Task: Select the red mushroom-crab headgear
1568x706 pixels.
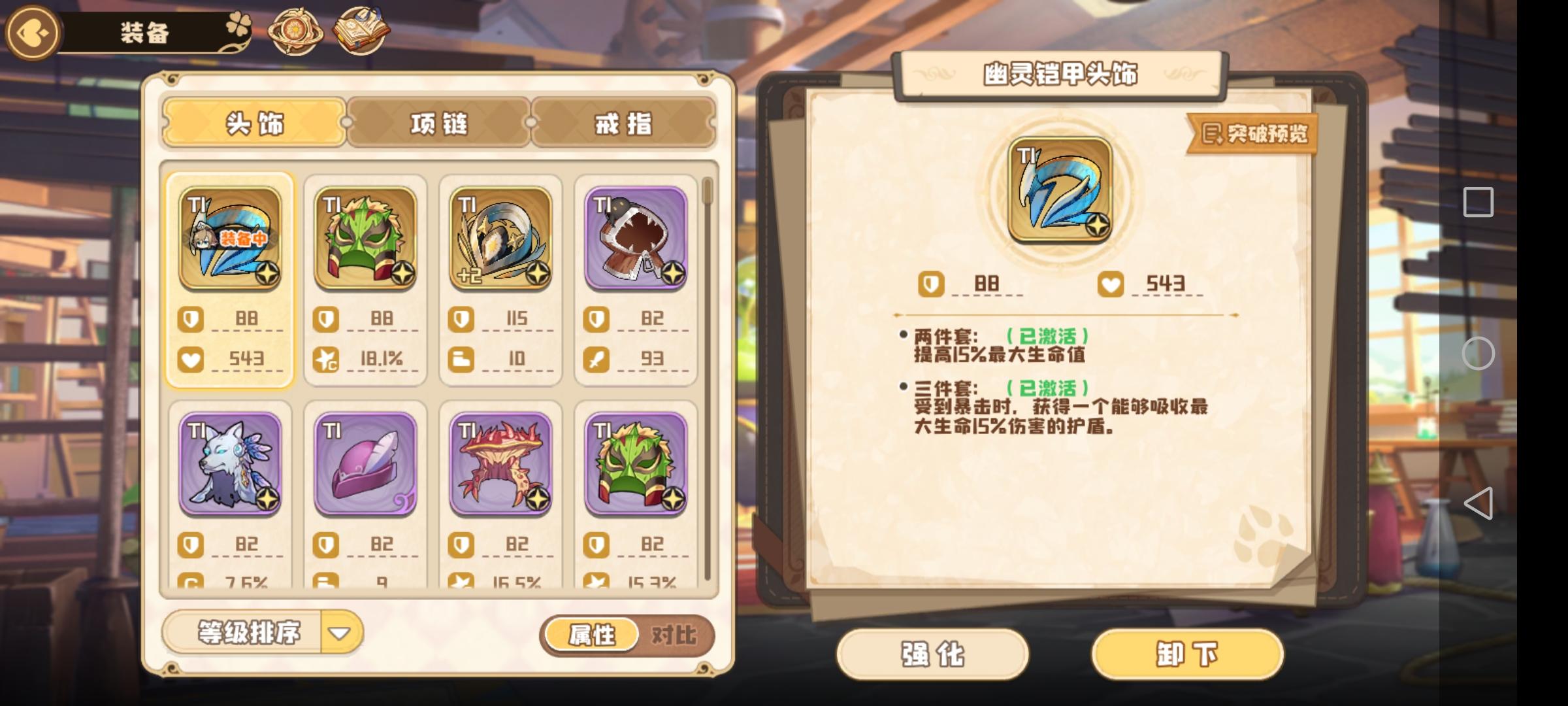Action: [500, 465]
